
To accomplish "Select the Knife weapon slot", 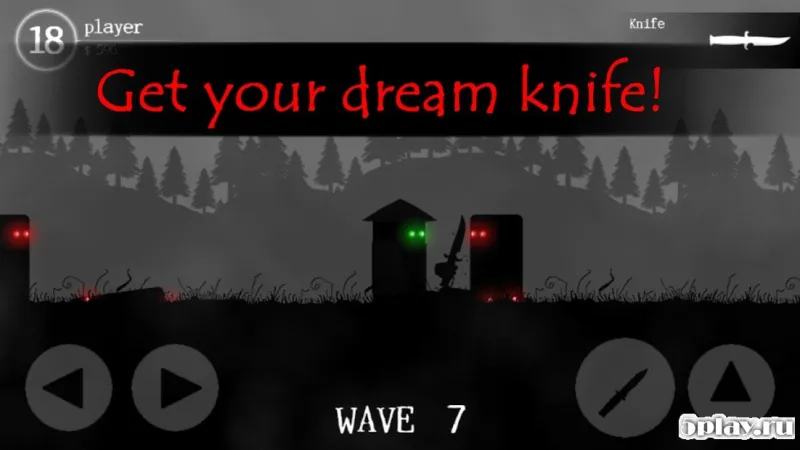I will click(x=742, y=38).
